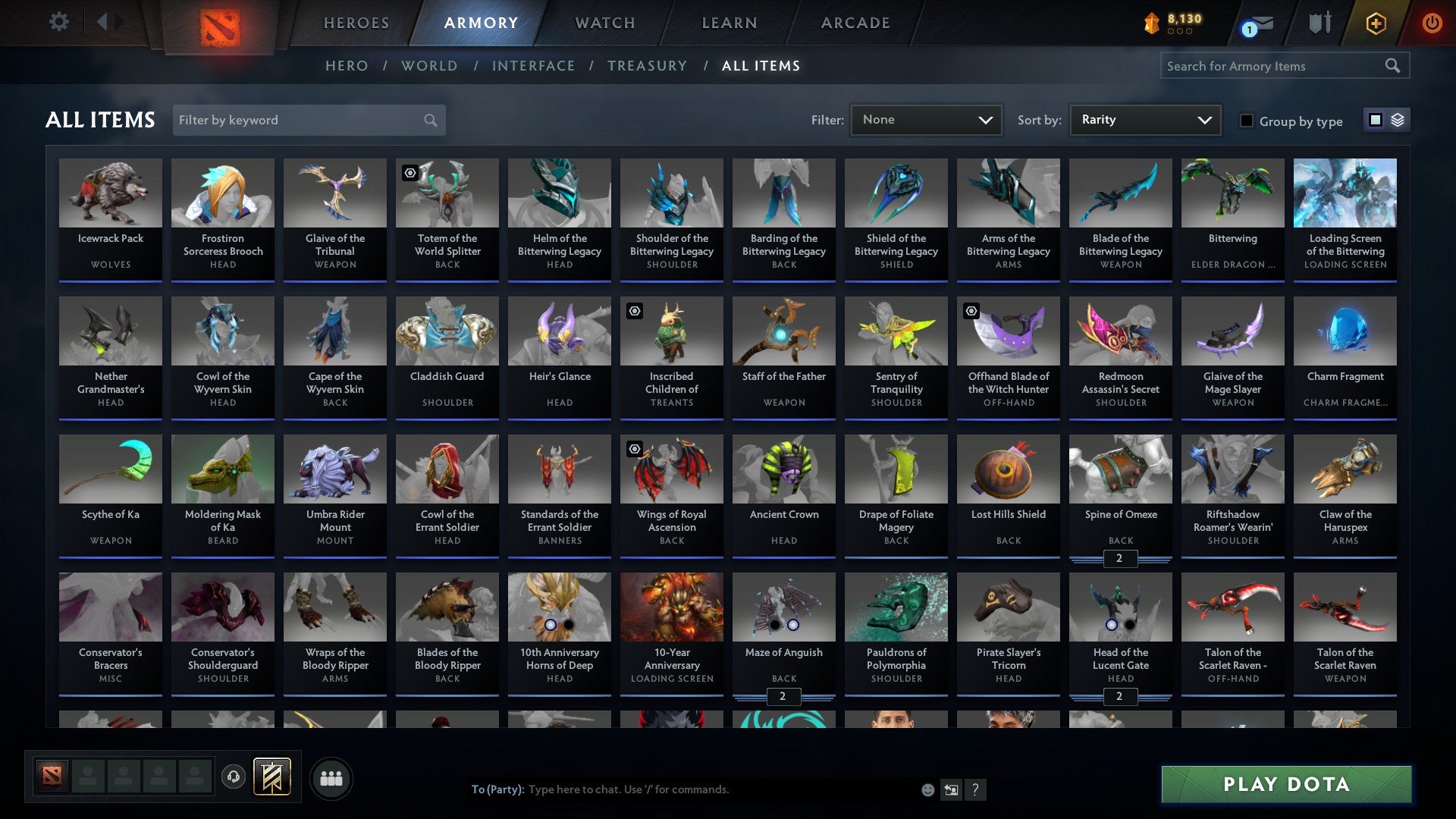Select the Icewrack Pack item thumbnail
Image resolution: width=1456 pixels, height=819 pixels.
[x=111, y=193]
